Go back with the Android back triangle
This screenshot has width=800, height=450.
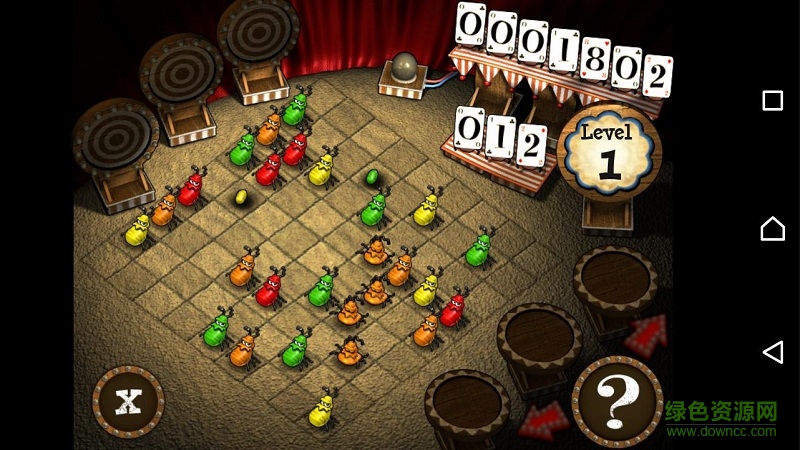pyautogui.click(x=772, y=351)
